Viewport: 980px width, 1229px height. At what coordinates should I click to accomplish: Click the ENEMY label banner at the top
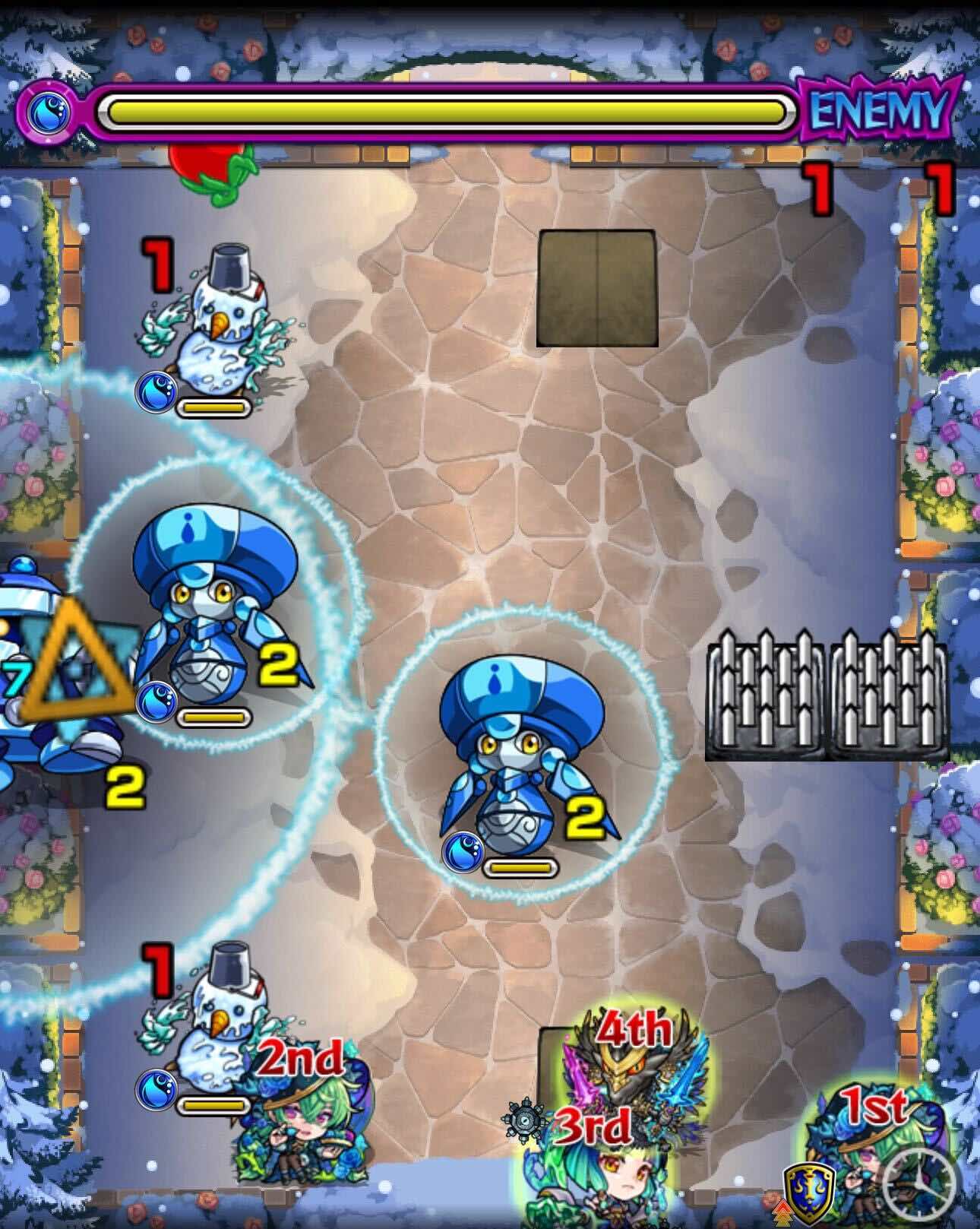pos(874,110)
